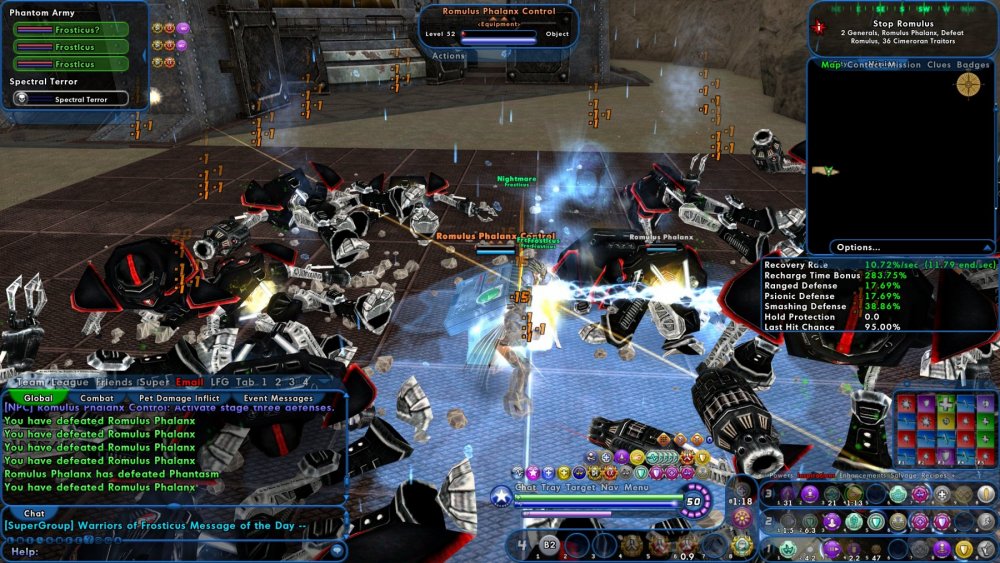Open the LFG channel

[220, 382]
